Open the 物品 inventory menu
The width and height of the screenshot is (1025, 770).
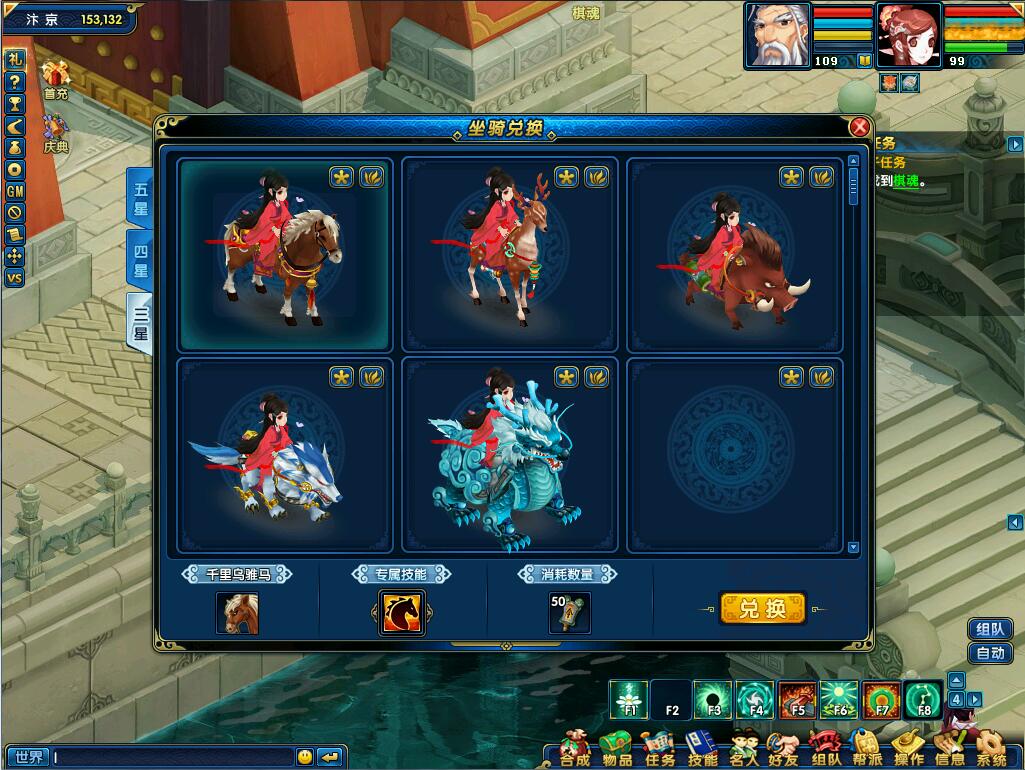[617, 750]
